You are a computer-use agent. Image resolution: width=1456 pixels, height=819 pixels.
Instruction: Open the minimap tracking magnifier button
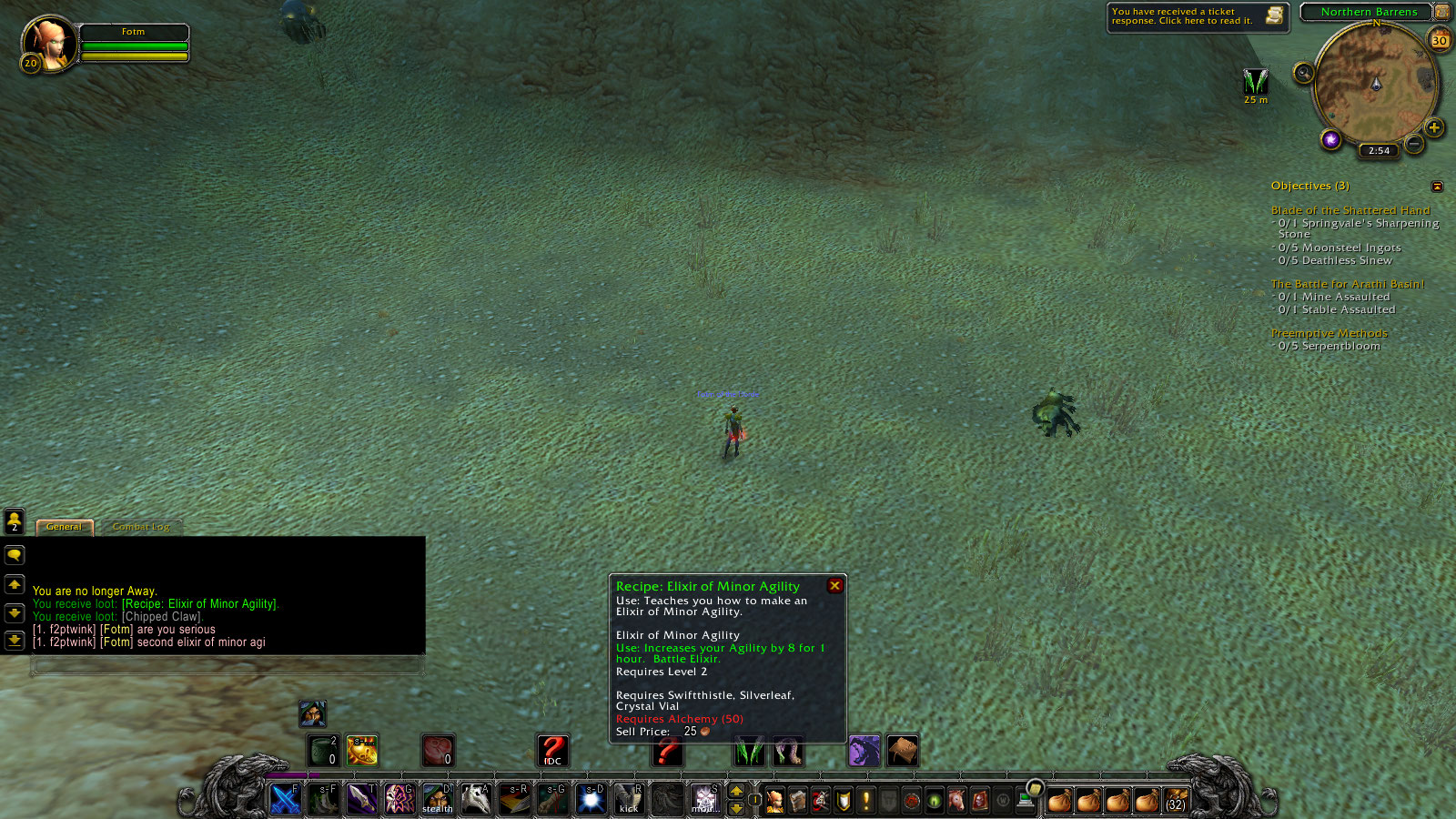point(1303,73)
